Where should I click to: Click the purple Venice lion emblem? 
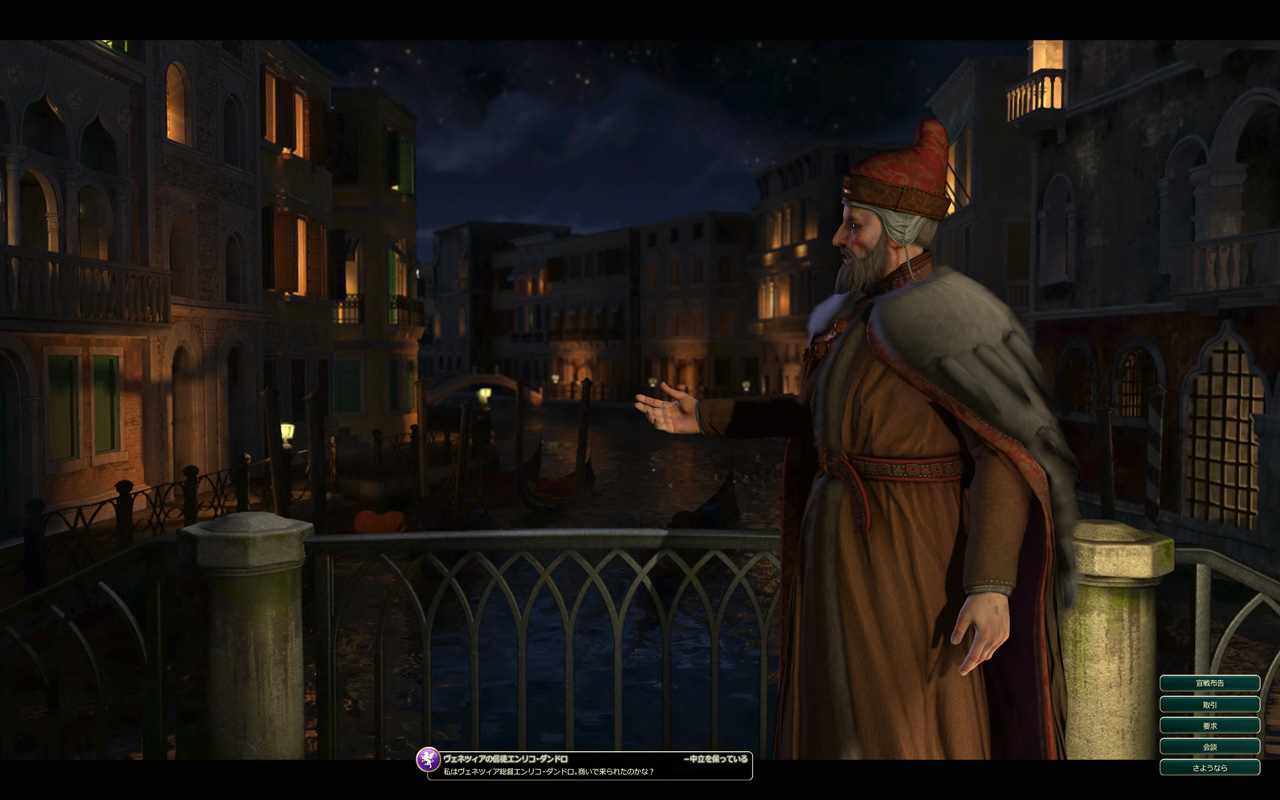pos(428,759)
